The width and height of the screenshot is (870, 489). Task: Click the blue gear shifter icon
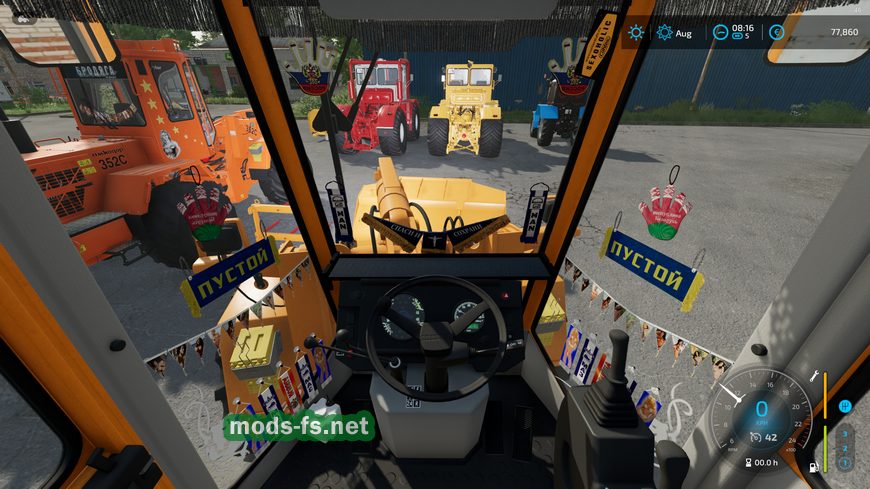click(845, 406)
